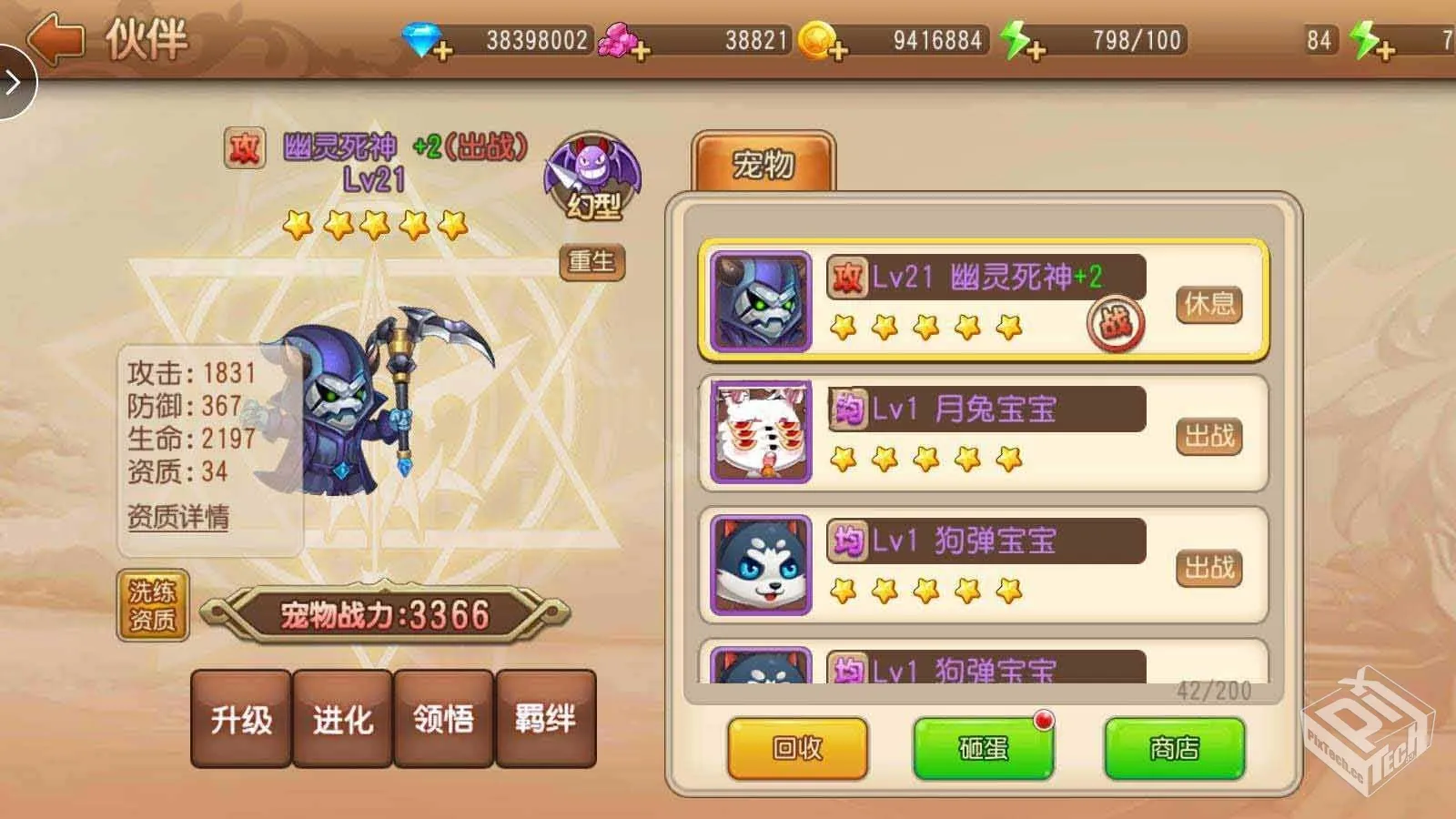Select the 月兔宝宝 pet portrait
The width and height of the screenshot is (1456, 819).
tap(761, 431)
